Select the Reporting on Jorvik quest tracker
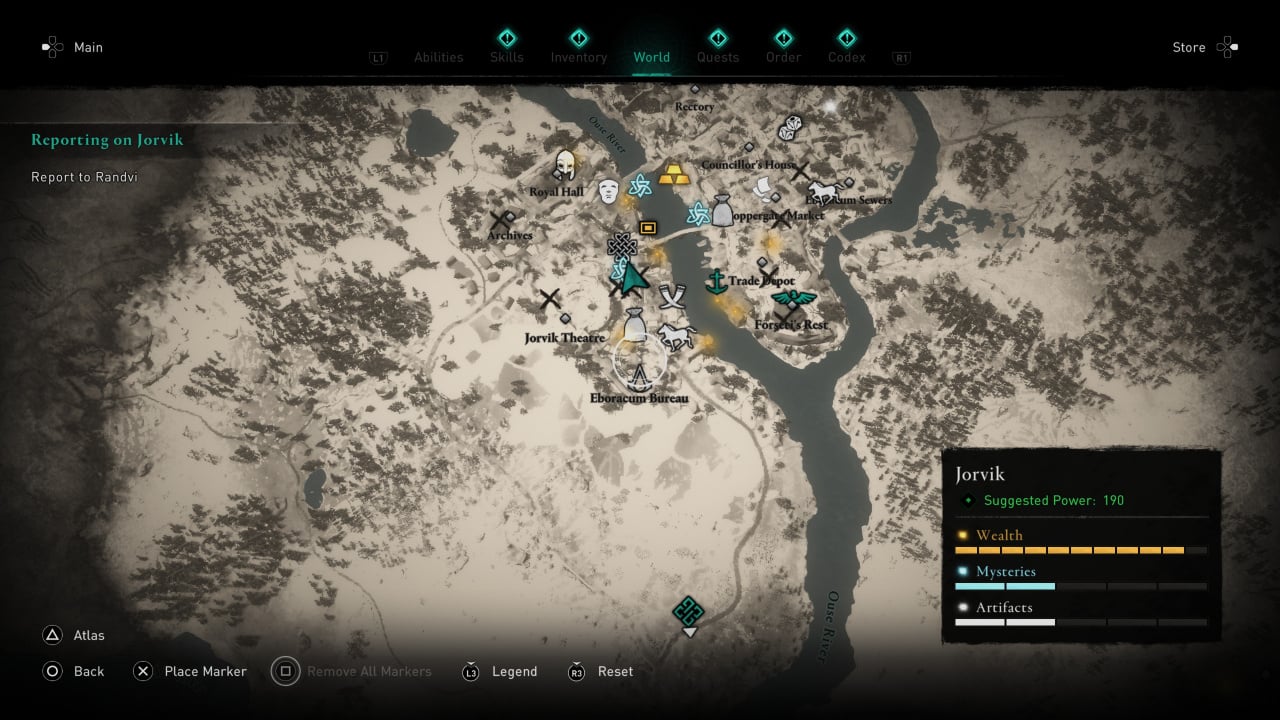 point(107,140)
